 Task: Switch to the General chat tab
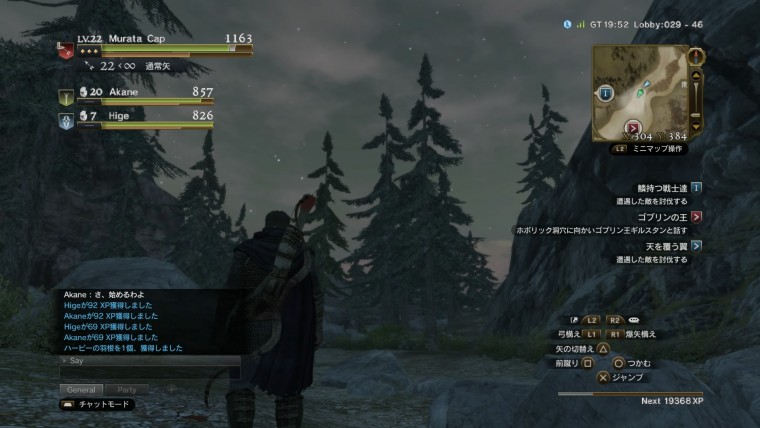click(x=82, y=389)
